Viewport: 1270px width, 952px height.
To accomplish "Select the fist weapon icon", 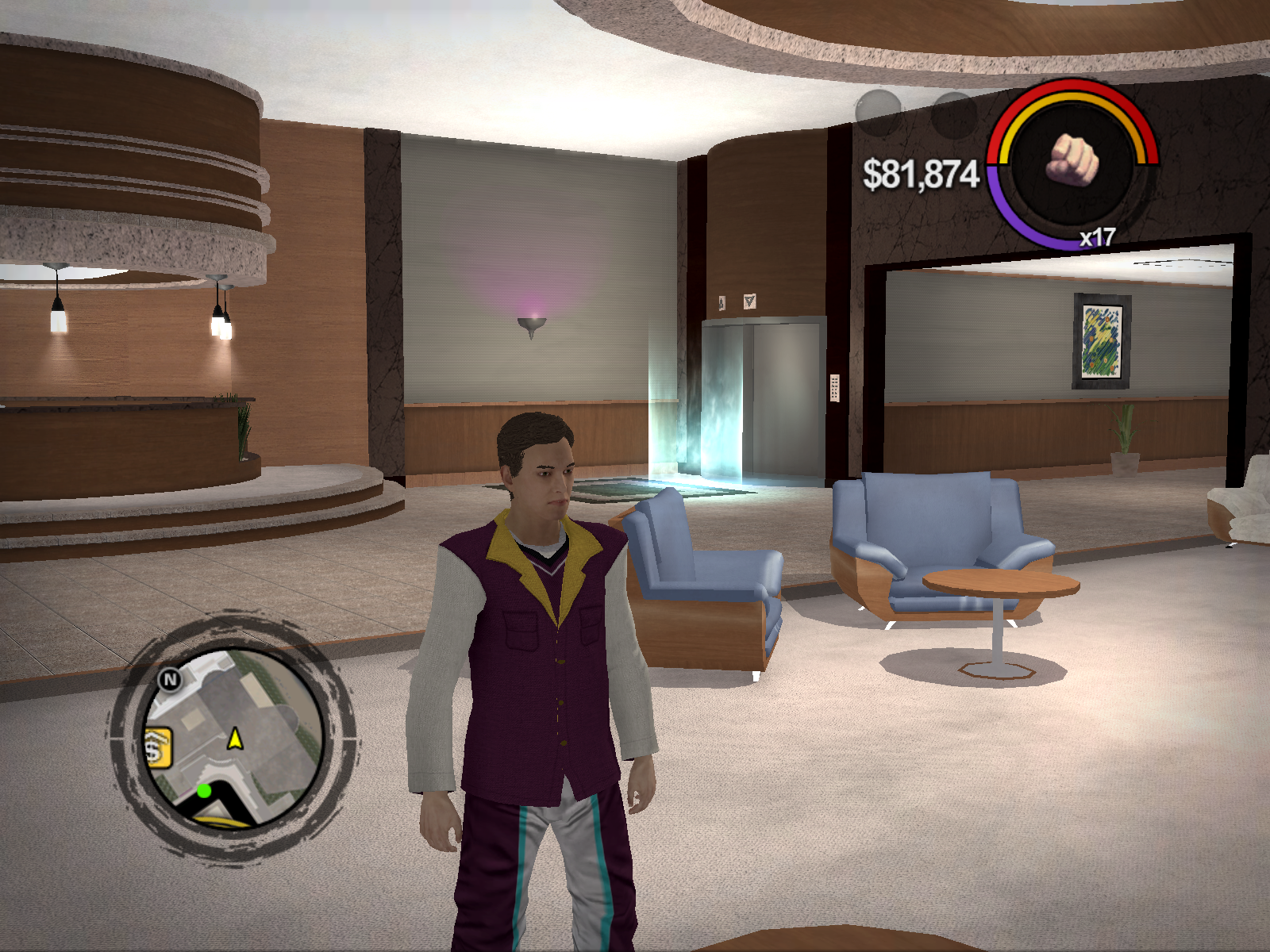I will click(x=1073, y=159).
